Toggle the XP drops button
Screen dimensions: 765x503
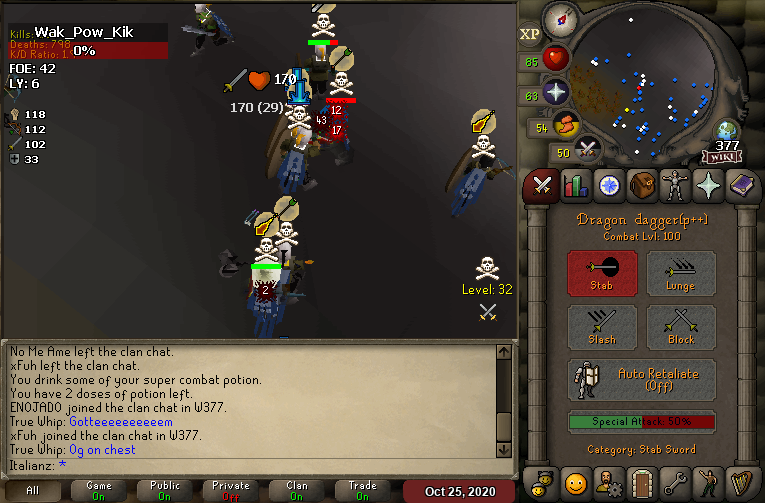pyautogui.click(x=530, y=35)
